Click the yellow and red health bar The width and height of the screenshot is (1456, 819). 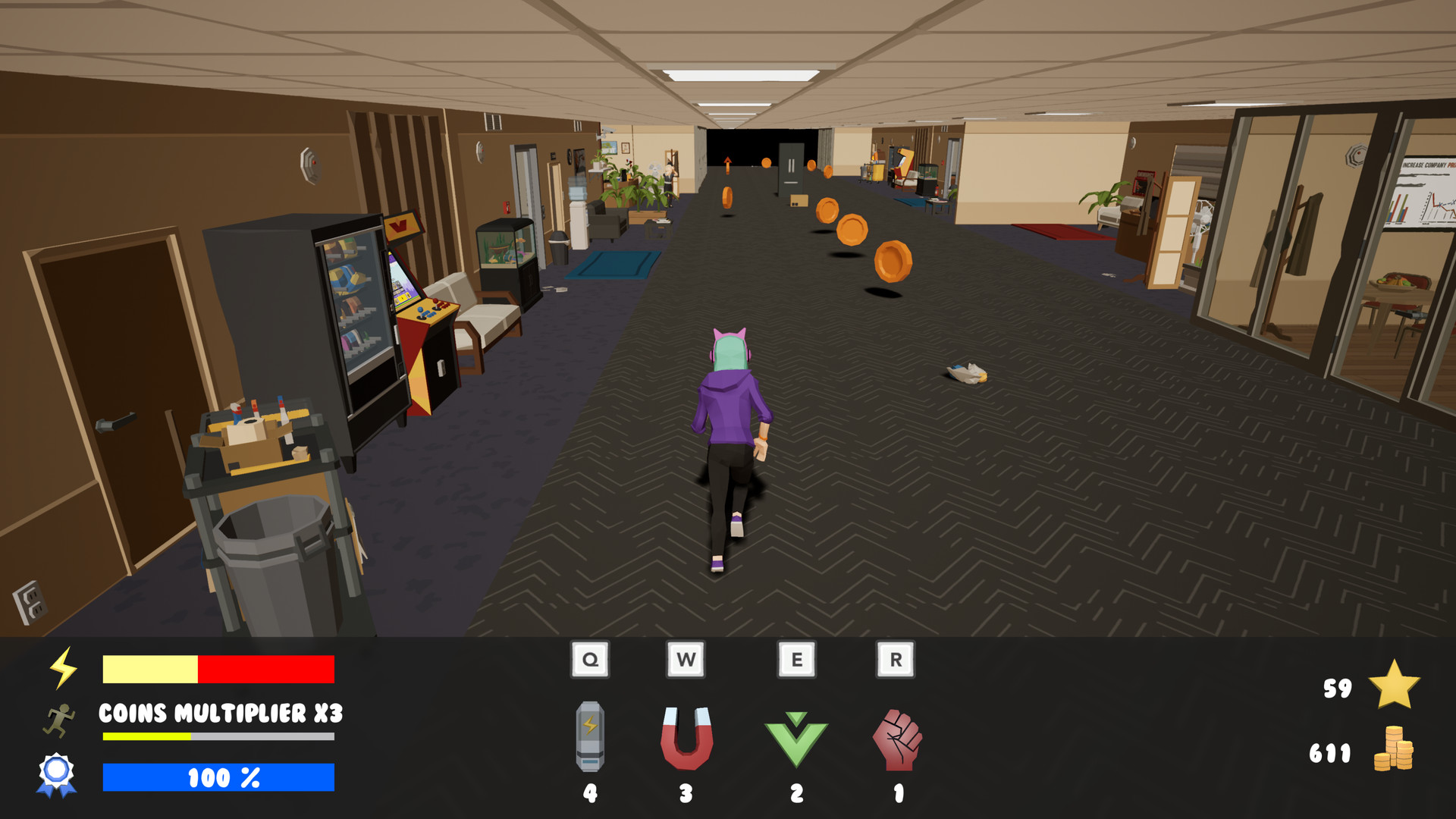pyautogui.click(x=218, y=670)
